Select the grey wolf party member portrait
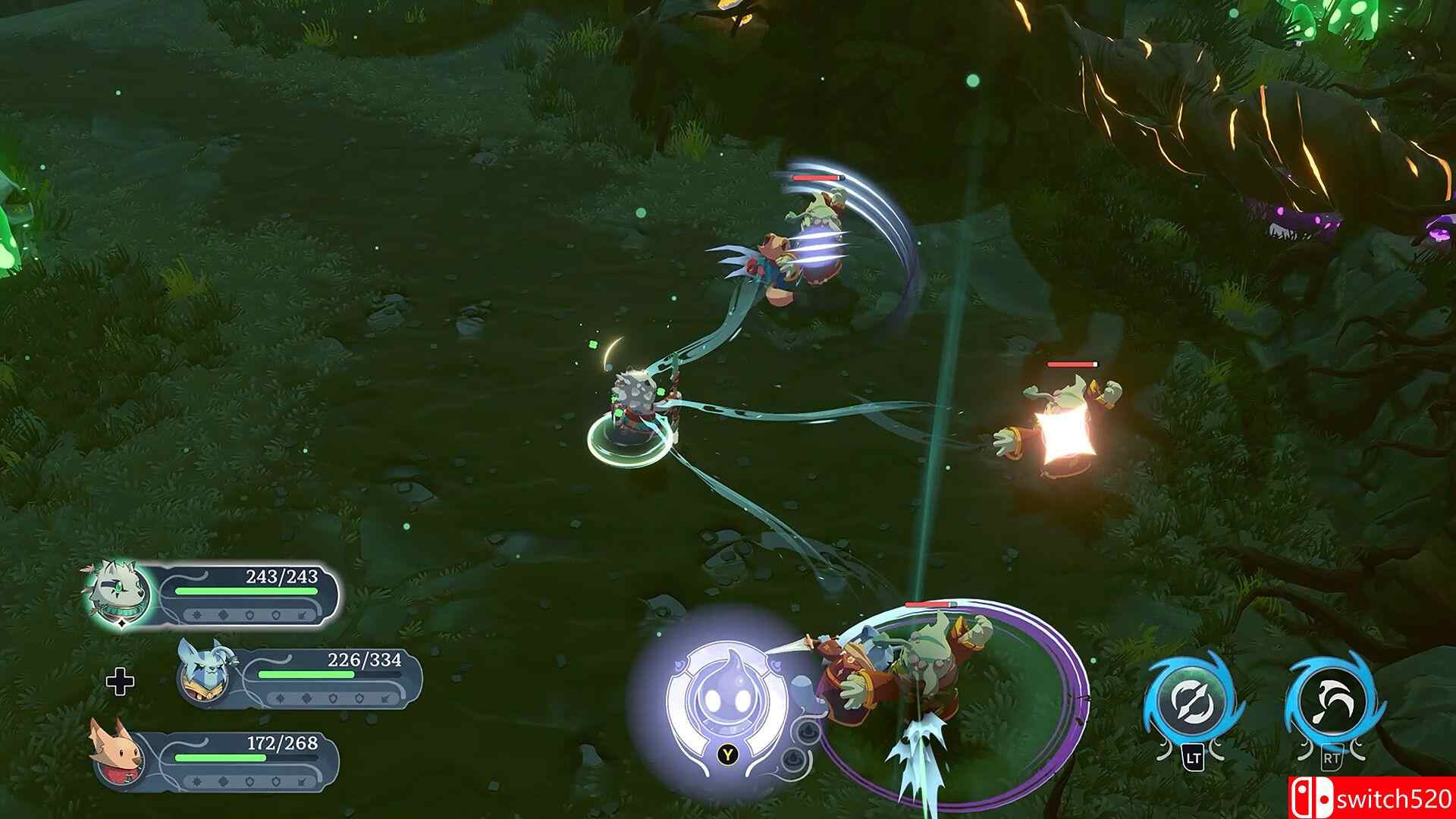Screen dimensions: 1456x819 click(x=116, y=594)
